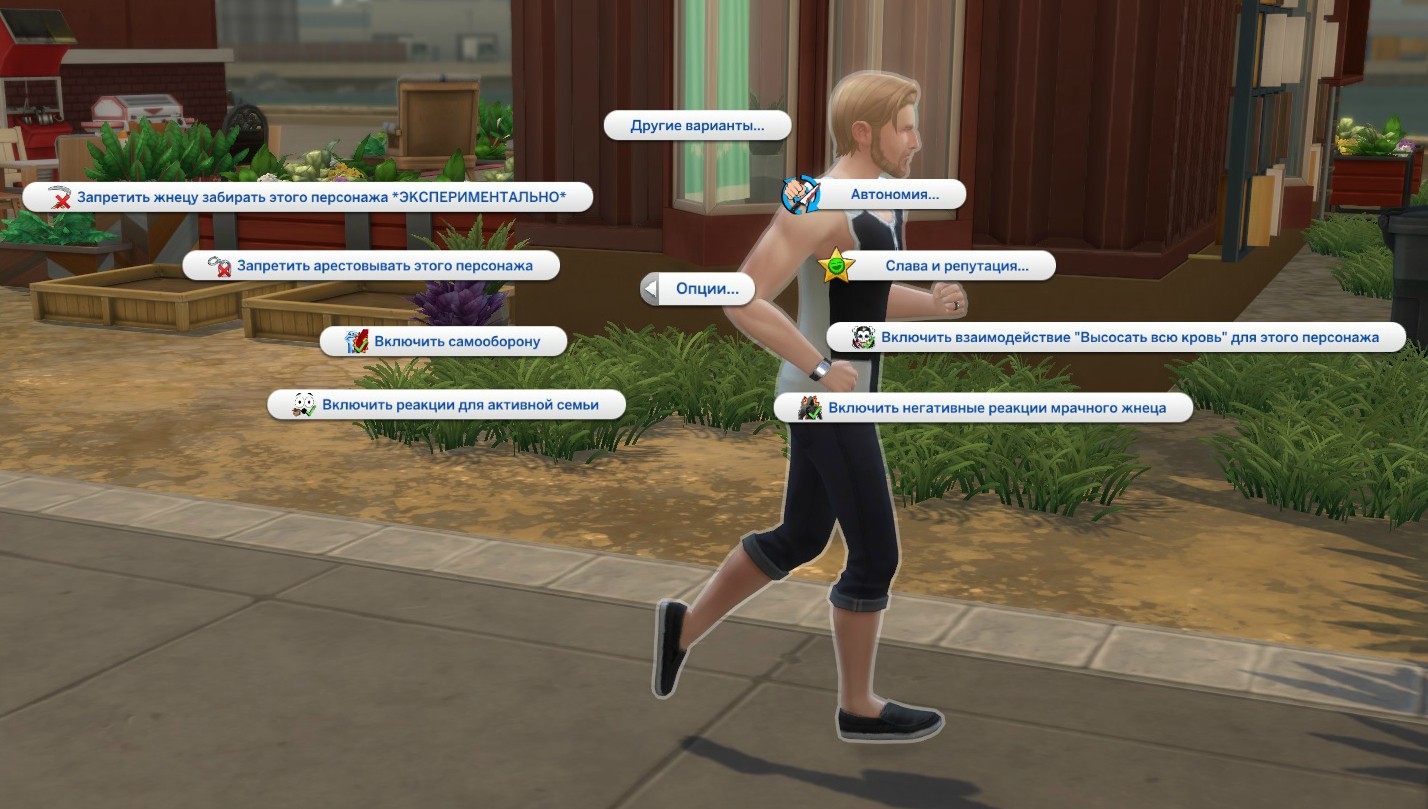Choose "Запретить арестовывать этого персонажа"
The height and width of the screenshot is (809, 1428).
click(x=384, y=266)
